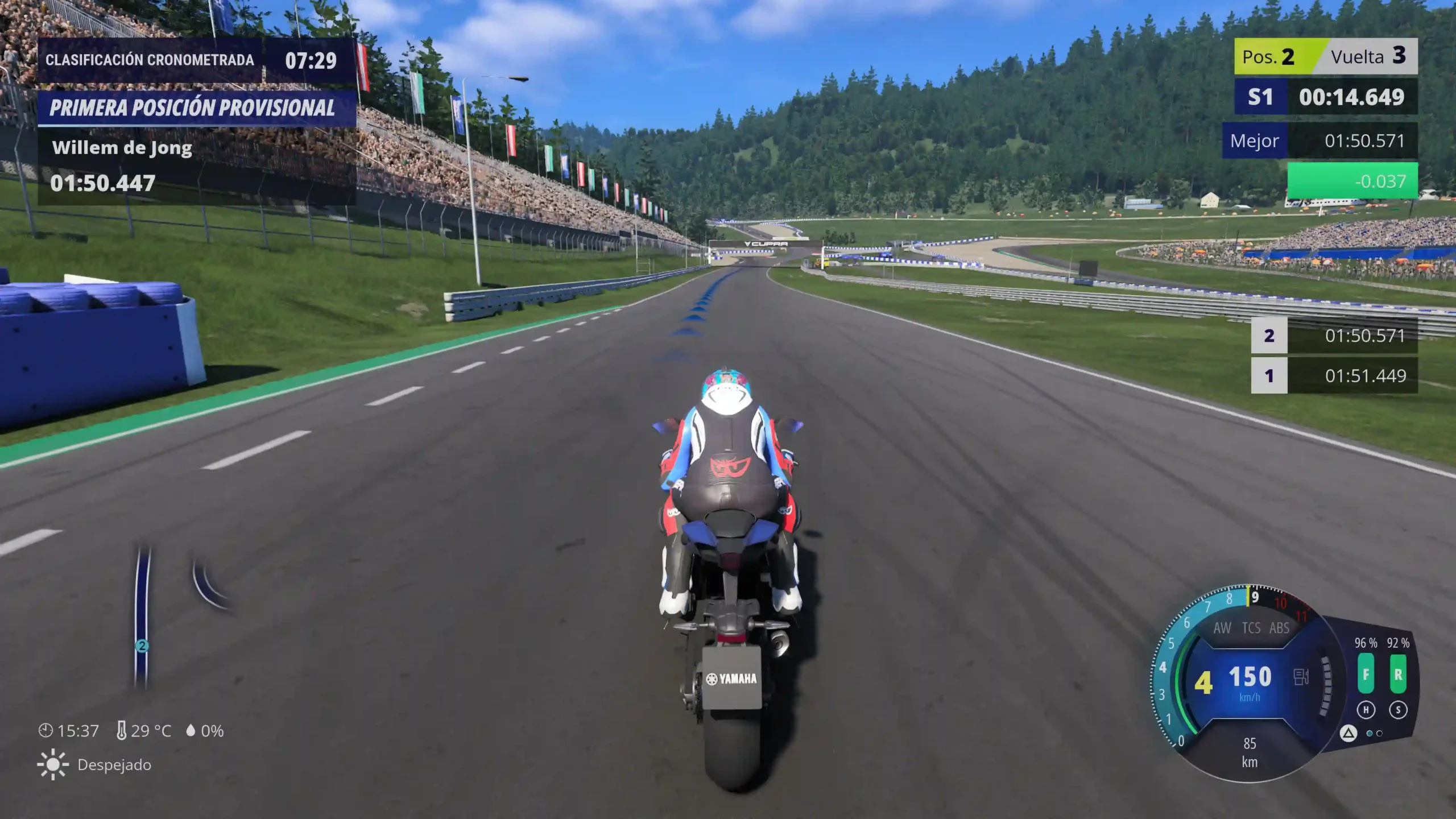Screen dimensions: 1456x819
Task: Click the fuel pump icon
Action: pyautogui.click(x=1301, y=677)
